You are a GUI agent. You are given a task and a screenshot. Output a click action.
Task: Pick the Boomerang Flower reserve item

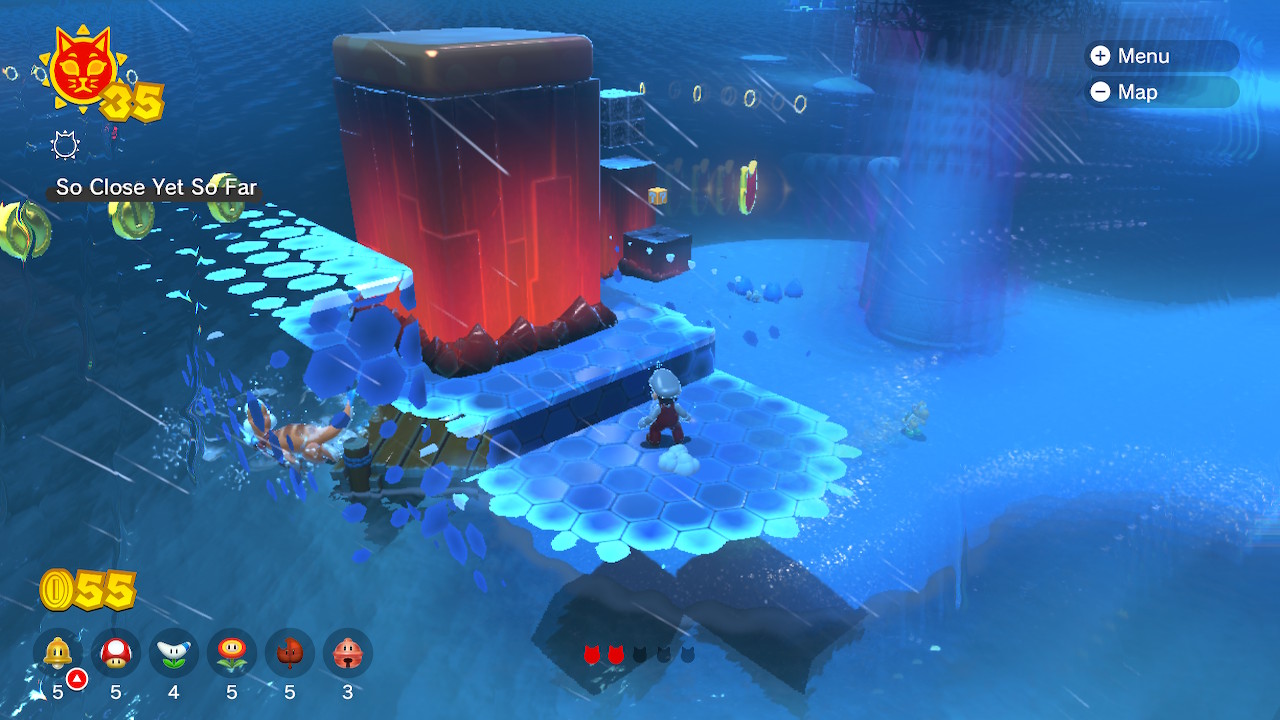pos(174,654)
